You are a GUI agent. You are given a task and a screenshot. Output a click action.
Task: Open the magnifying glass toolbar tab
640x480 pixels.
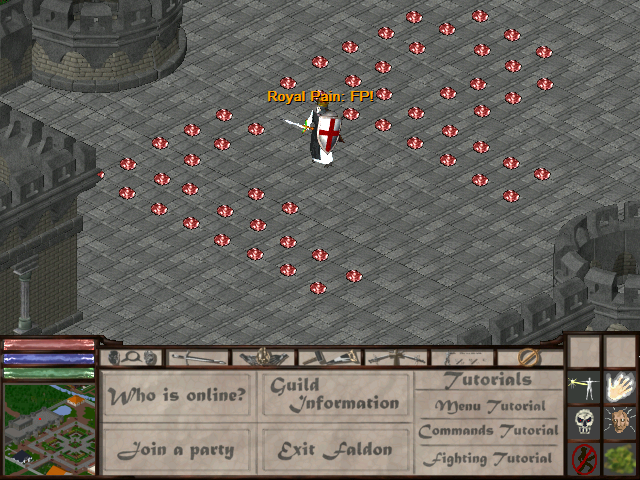coord(131,357)
